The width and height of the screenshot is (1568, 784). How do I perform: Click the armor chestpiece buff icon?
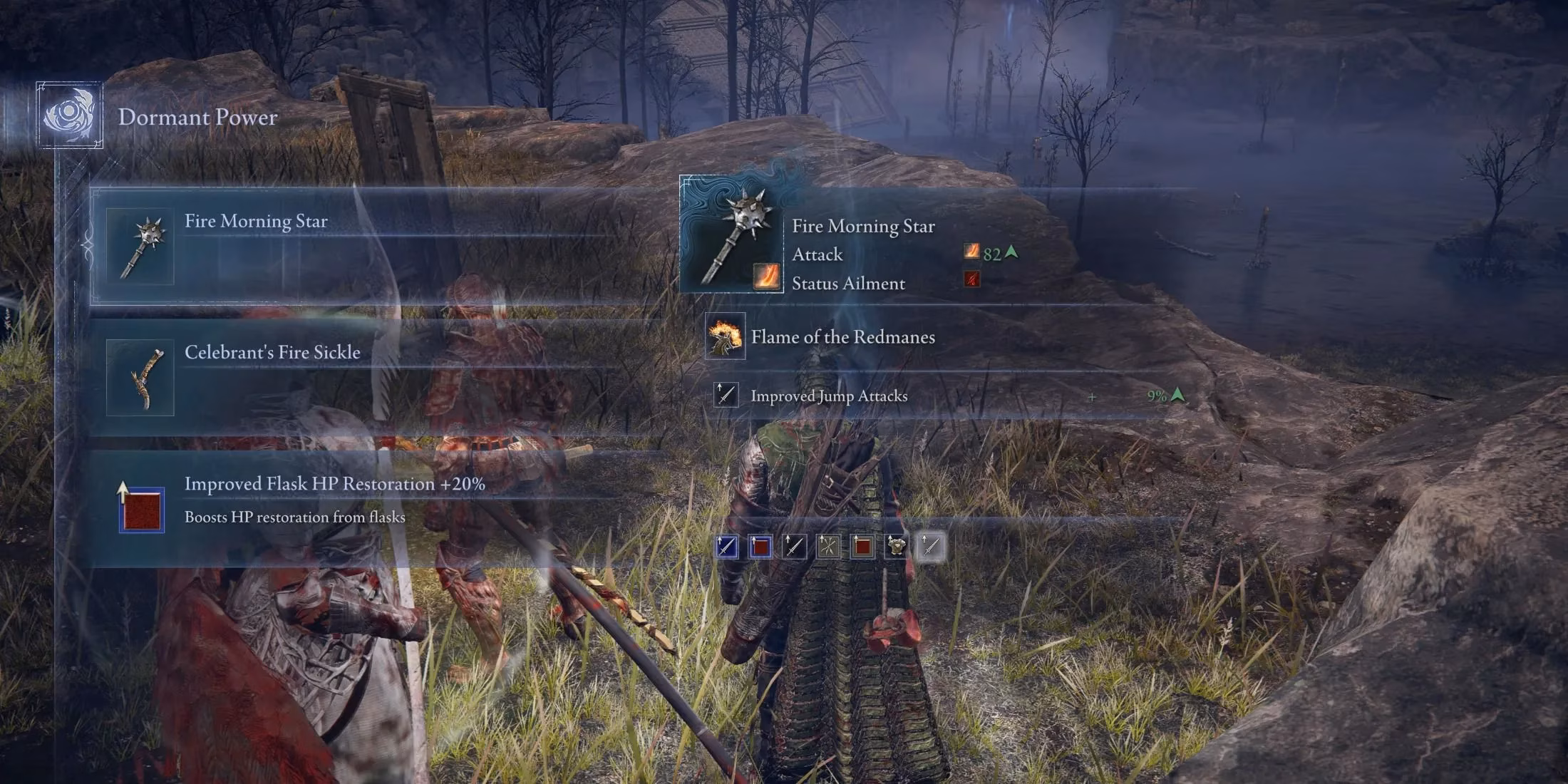tap(896, 547)
